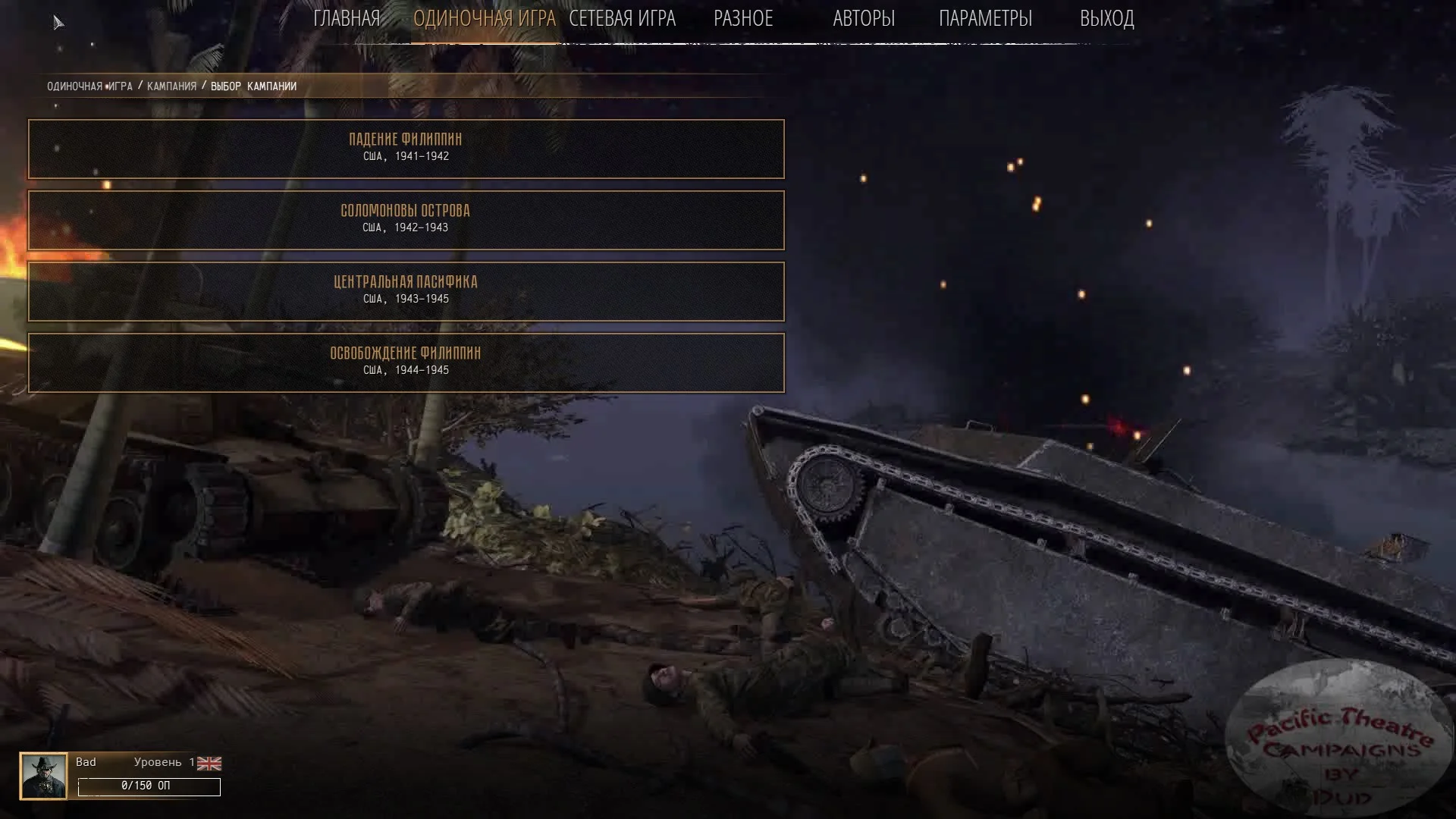Switch to ОДИНОЧНАЯ ИГРА tab
1456x819 pixels.
tap(484, 18)
